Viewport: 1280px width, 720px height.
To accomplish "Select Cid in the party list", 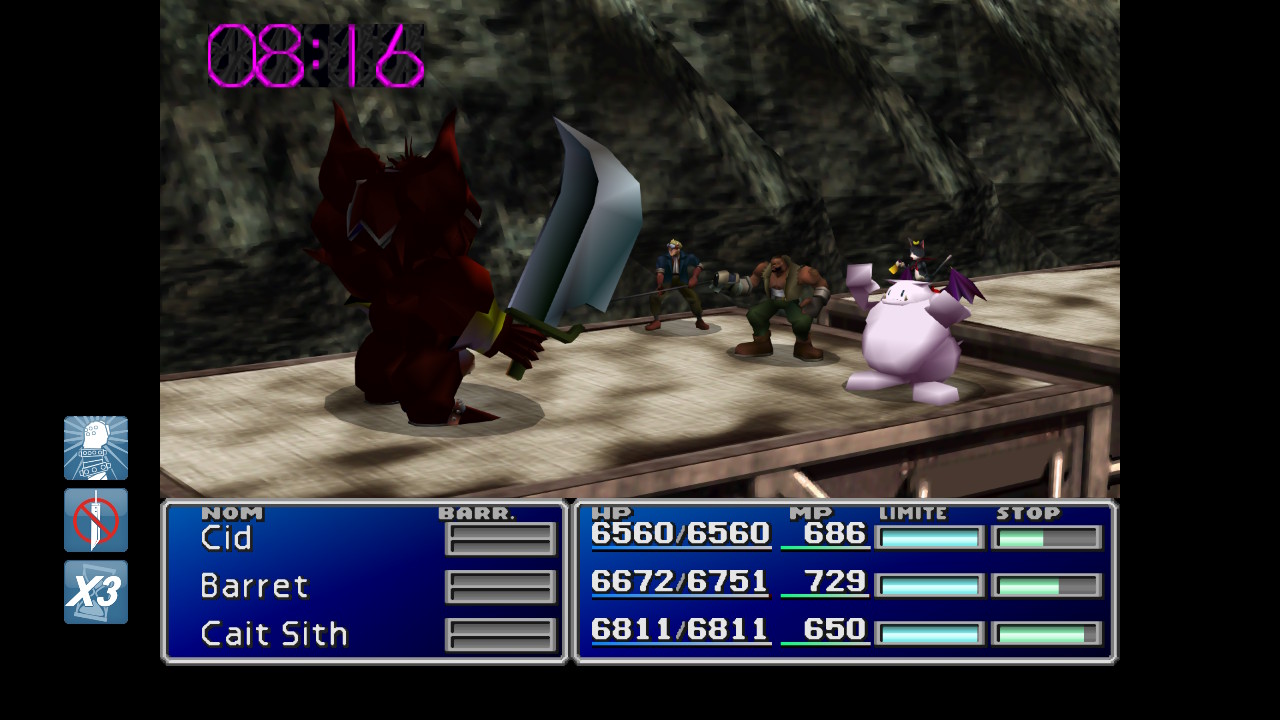I will 227,538.
